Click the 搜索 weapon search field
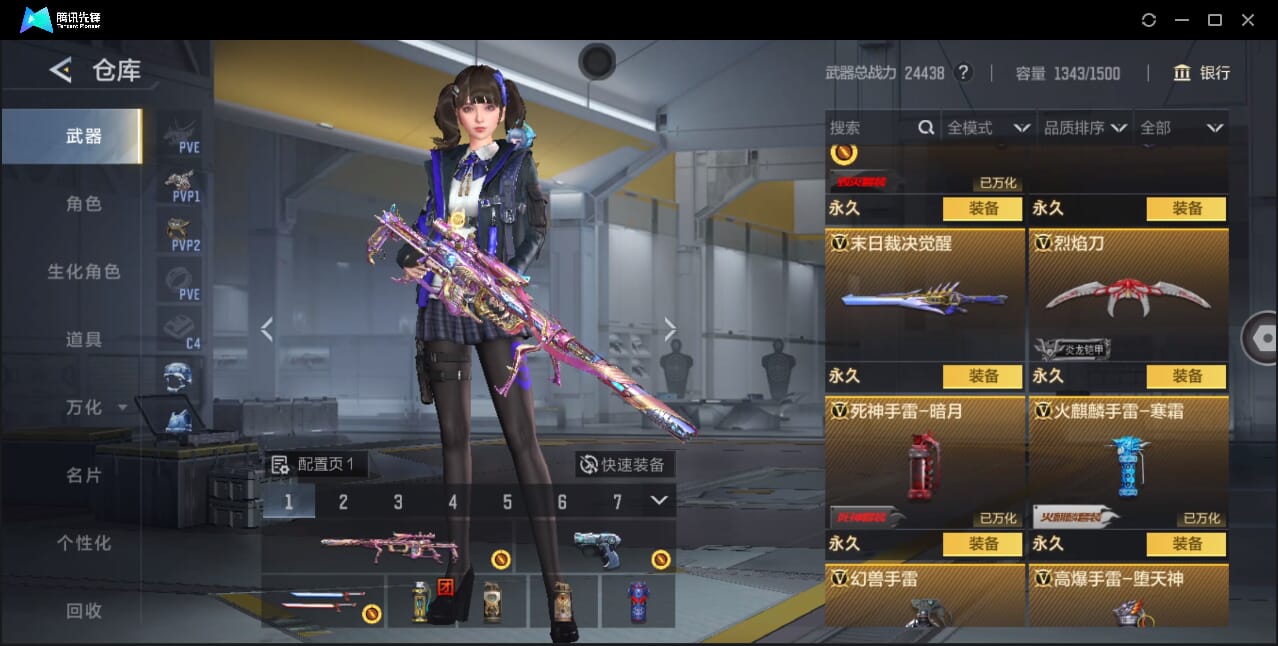This screenshot has width=1278, height=646. point(870,128)
